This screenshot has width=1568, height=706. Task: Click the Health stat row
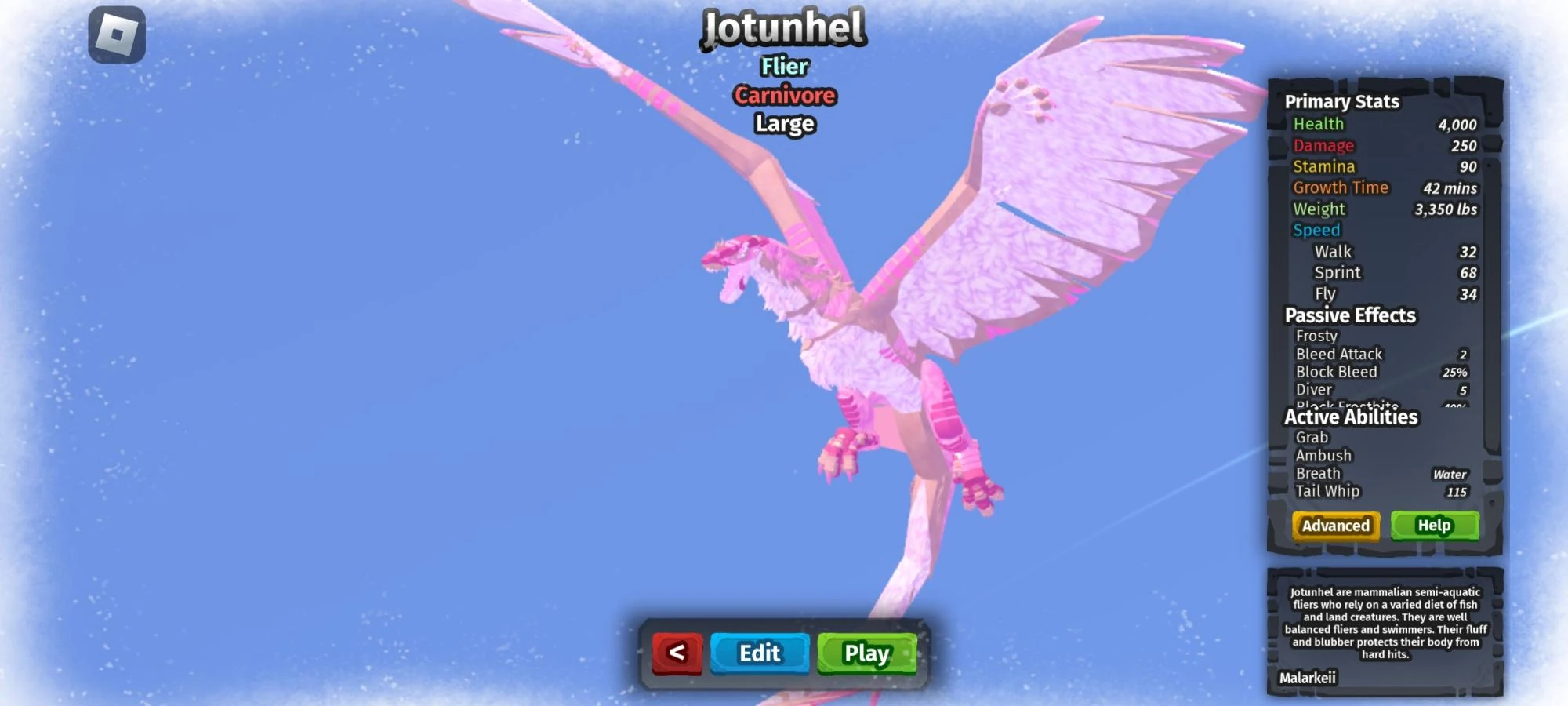1319,124
